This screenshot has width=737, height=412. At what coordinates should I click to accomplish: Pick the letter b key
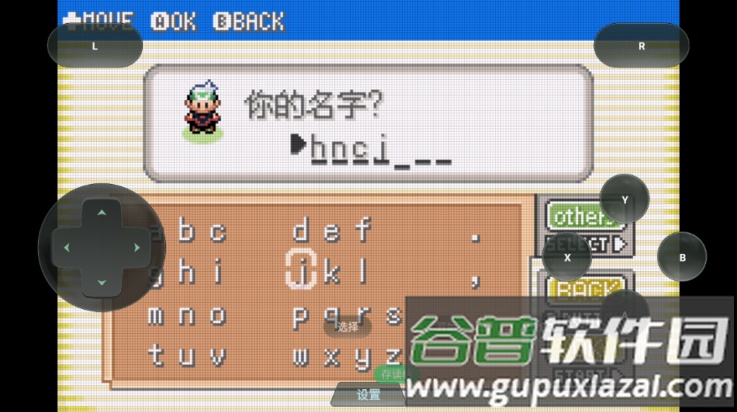click(x=186, y=232)
